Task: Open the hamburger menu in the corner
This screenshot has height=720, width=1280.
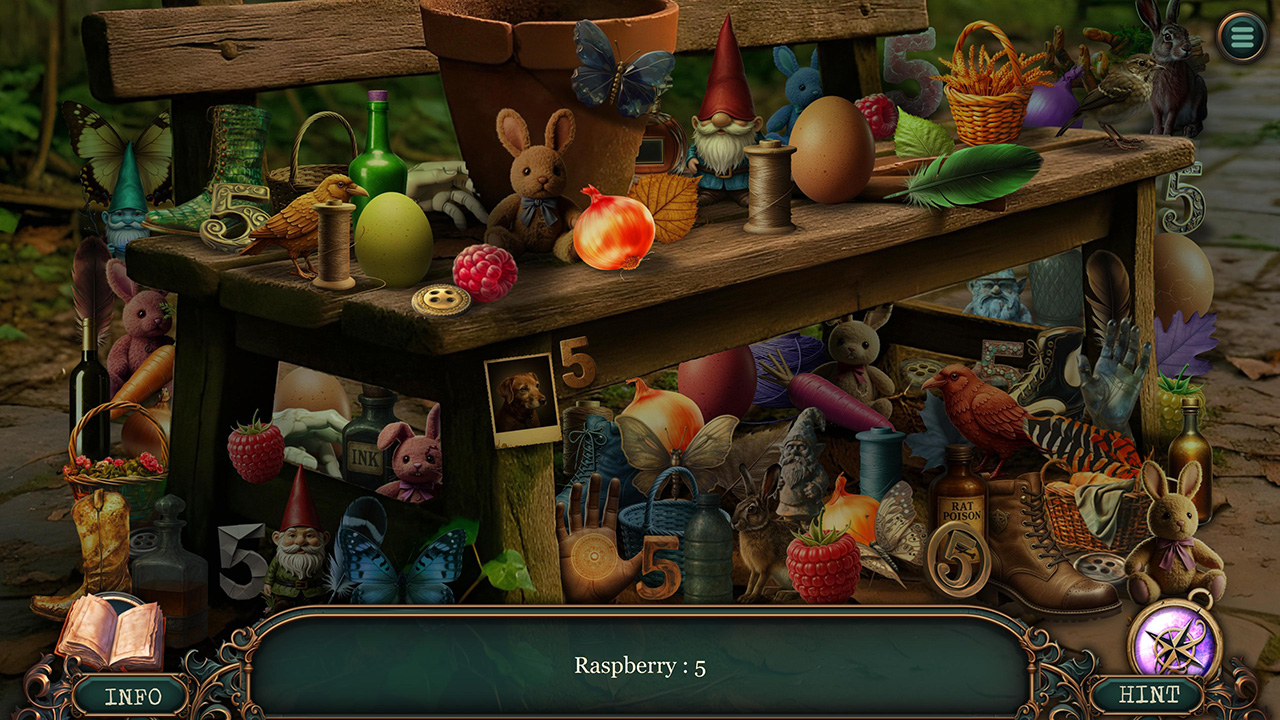Action: [1240, 36]
